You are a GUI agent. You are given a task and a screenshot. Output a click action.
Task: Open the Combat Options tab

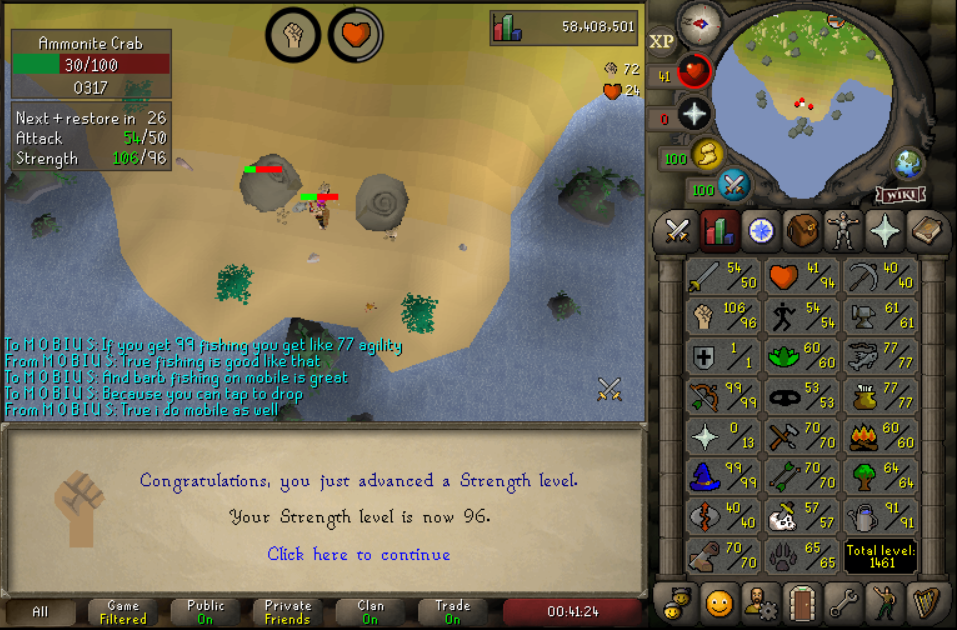coord(677,231)
